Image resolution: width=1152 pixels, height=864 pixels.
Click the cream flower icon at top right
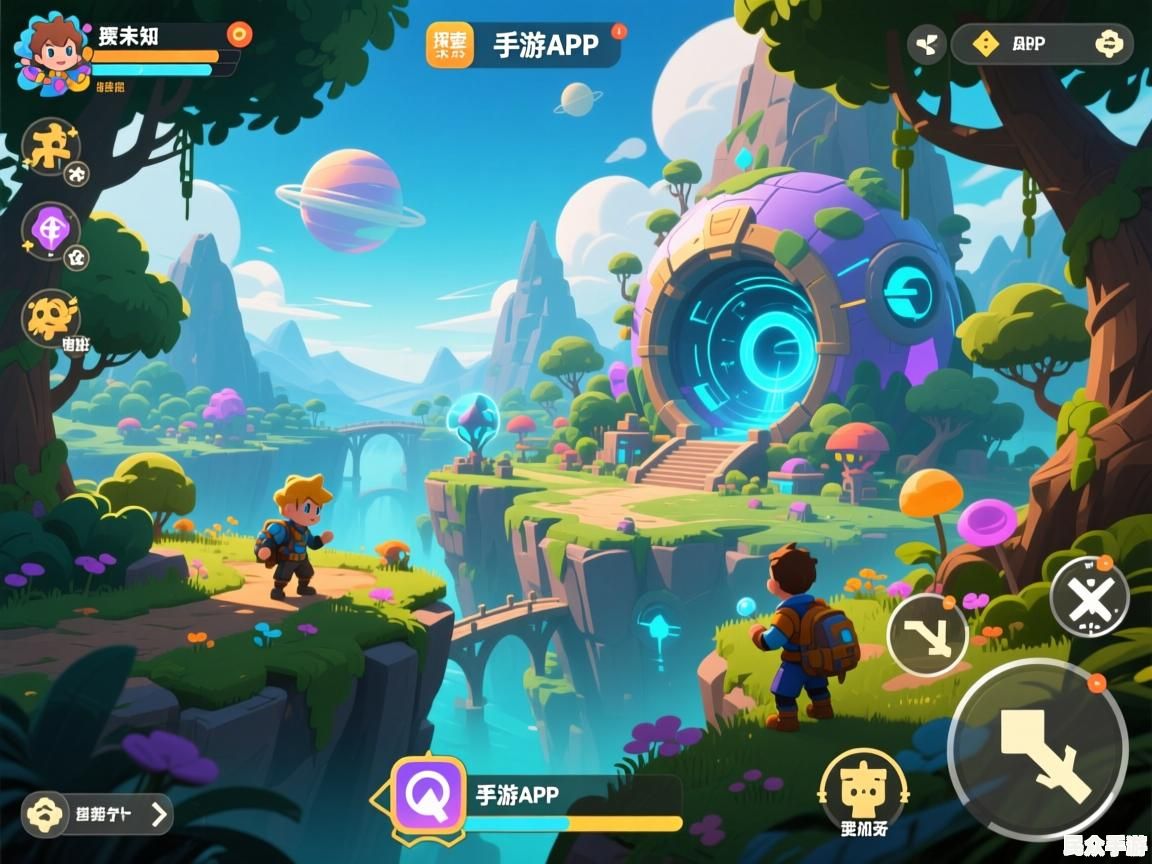click(x=1109, y=44)
